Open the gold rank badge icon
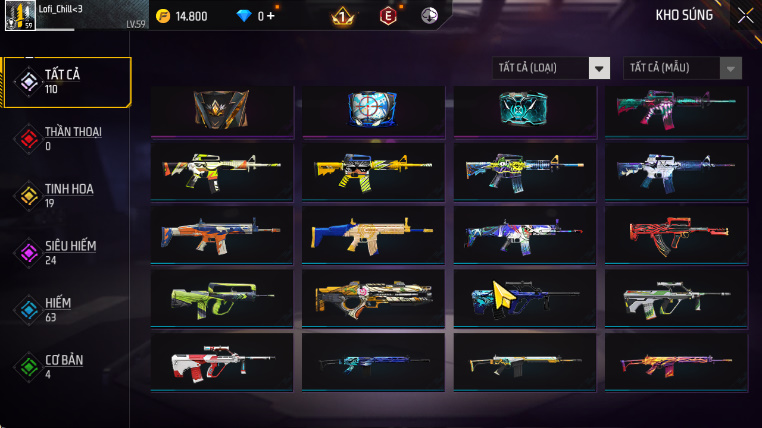 click(x=341, y=16)
